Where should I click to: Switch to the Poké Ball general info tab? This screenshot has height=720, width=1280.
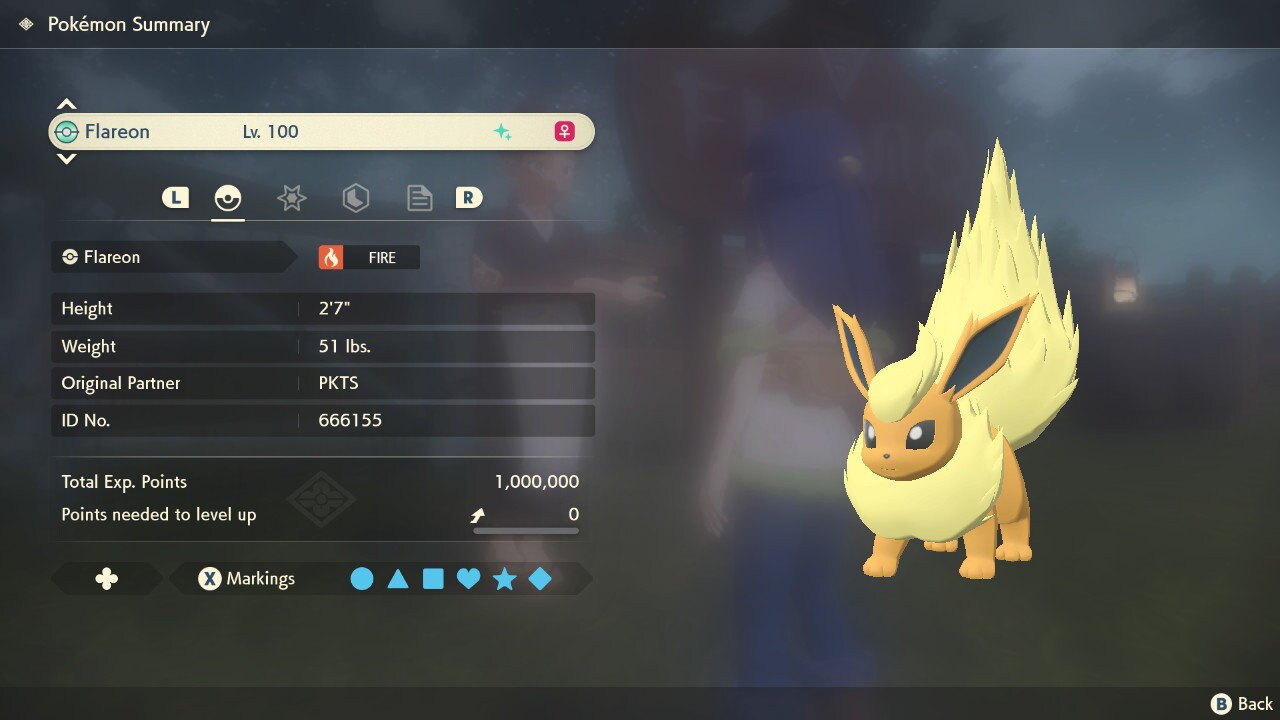tap(228, 198)
